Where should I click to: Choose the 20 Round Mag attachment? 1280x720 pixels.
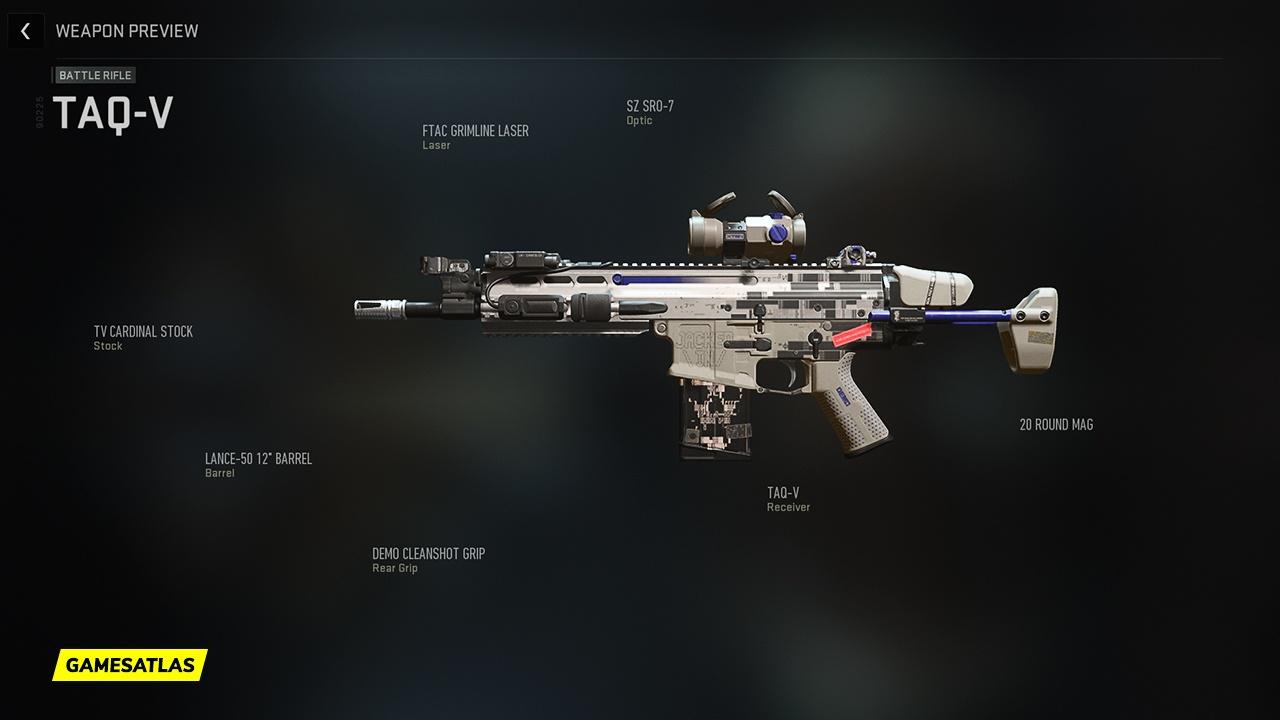click(x=1056, y=425)
